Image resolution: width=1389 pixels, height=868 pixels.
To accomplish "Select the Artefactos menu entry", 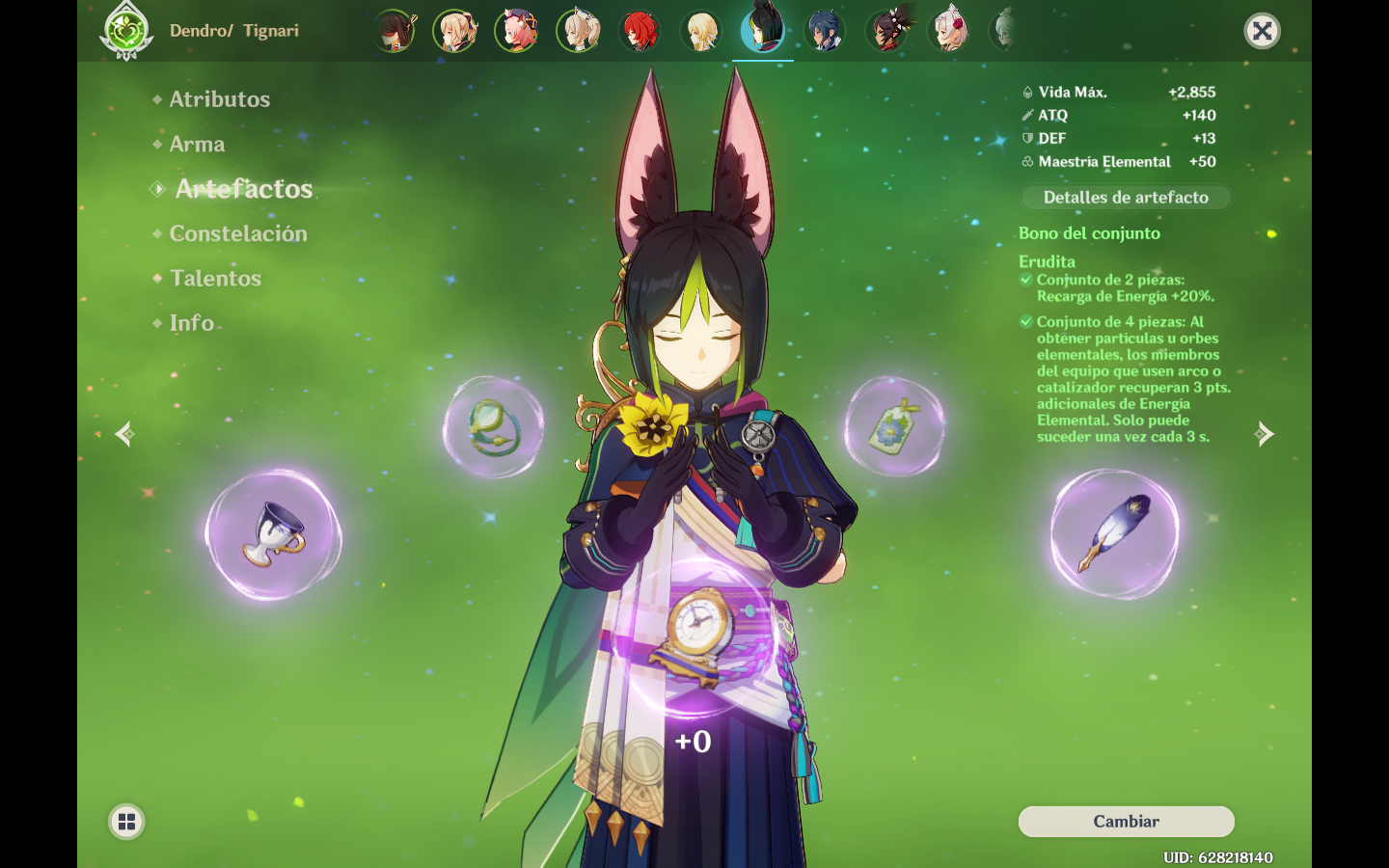I will coord(243,189).
